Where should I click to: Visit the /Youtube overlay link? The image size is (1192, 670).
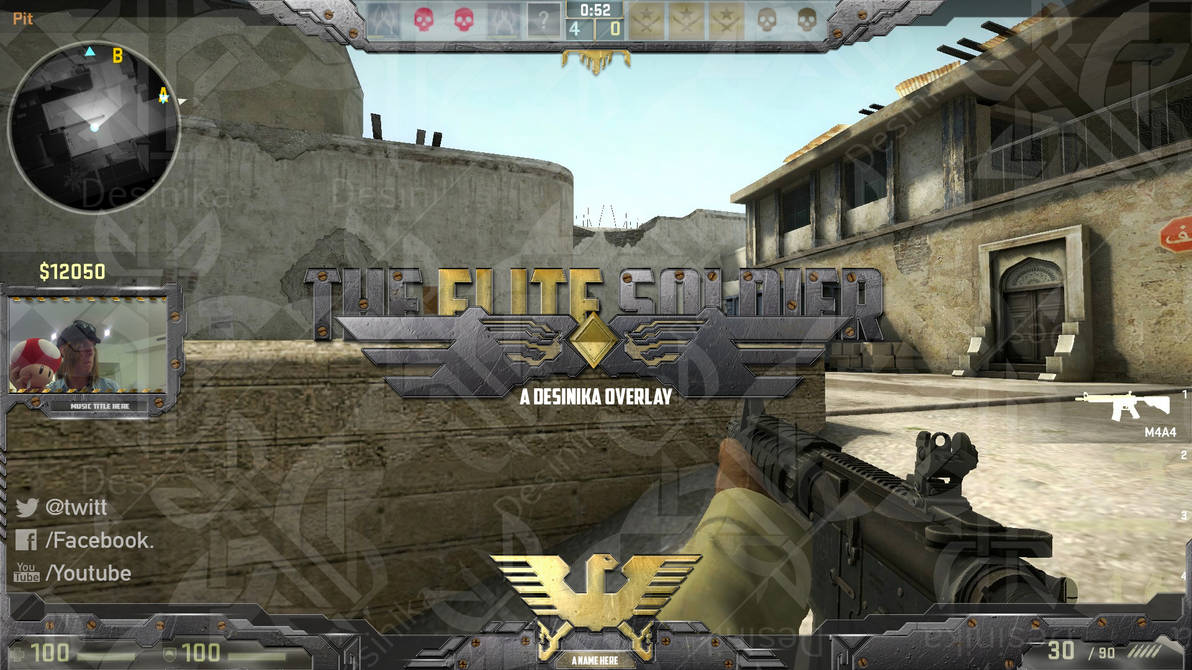click(88, 573)
